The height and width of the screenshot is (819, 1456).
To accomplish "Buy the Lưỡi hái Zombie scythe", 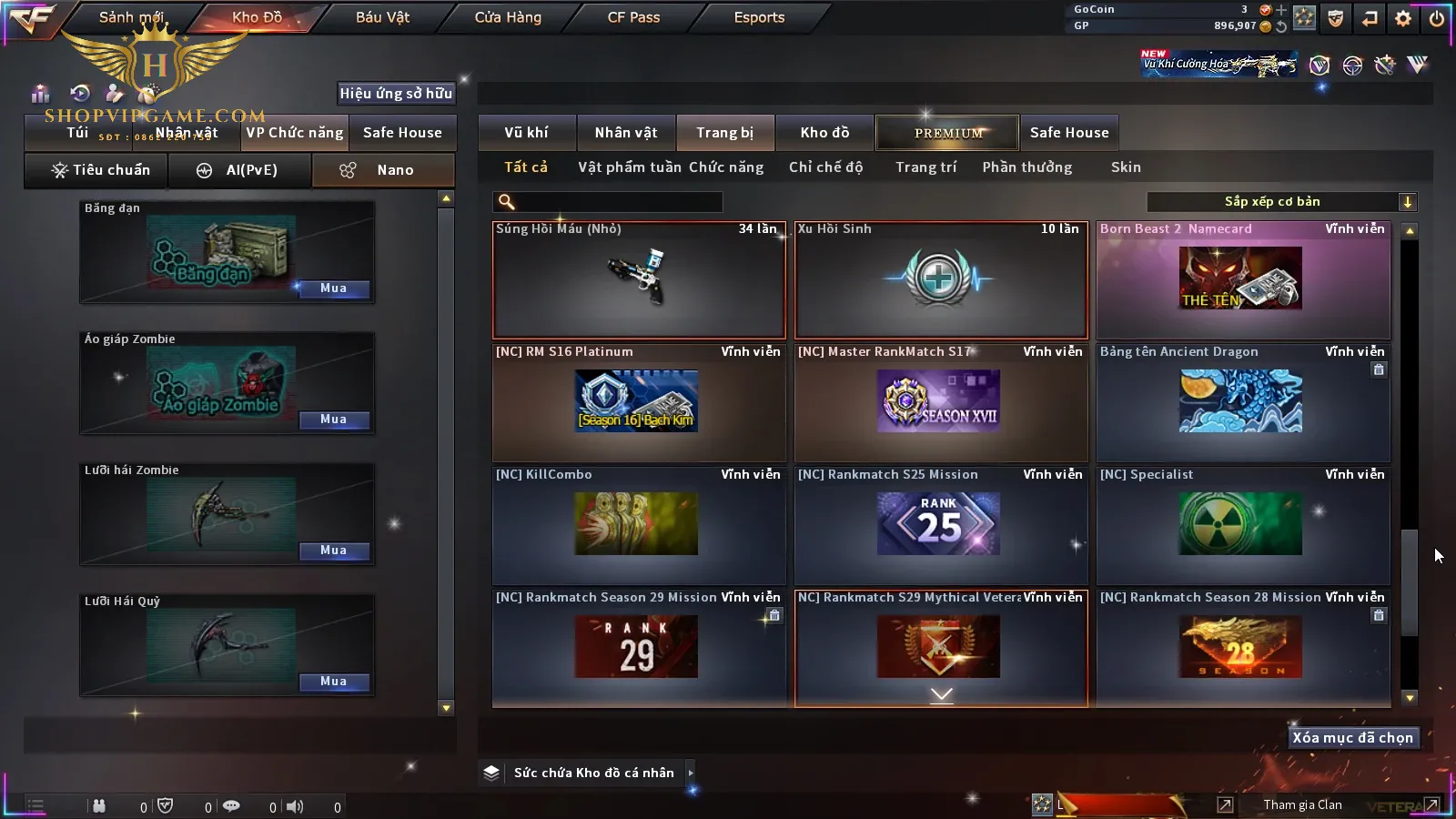I will click(x=333, y=551).
